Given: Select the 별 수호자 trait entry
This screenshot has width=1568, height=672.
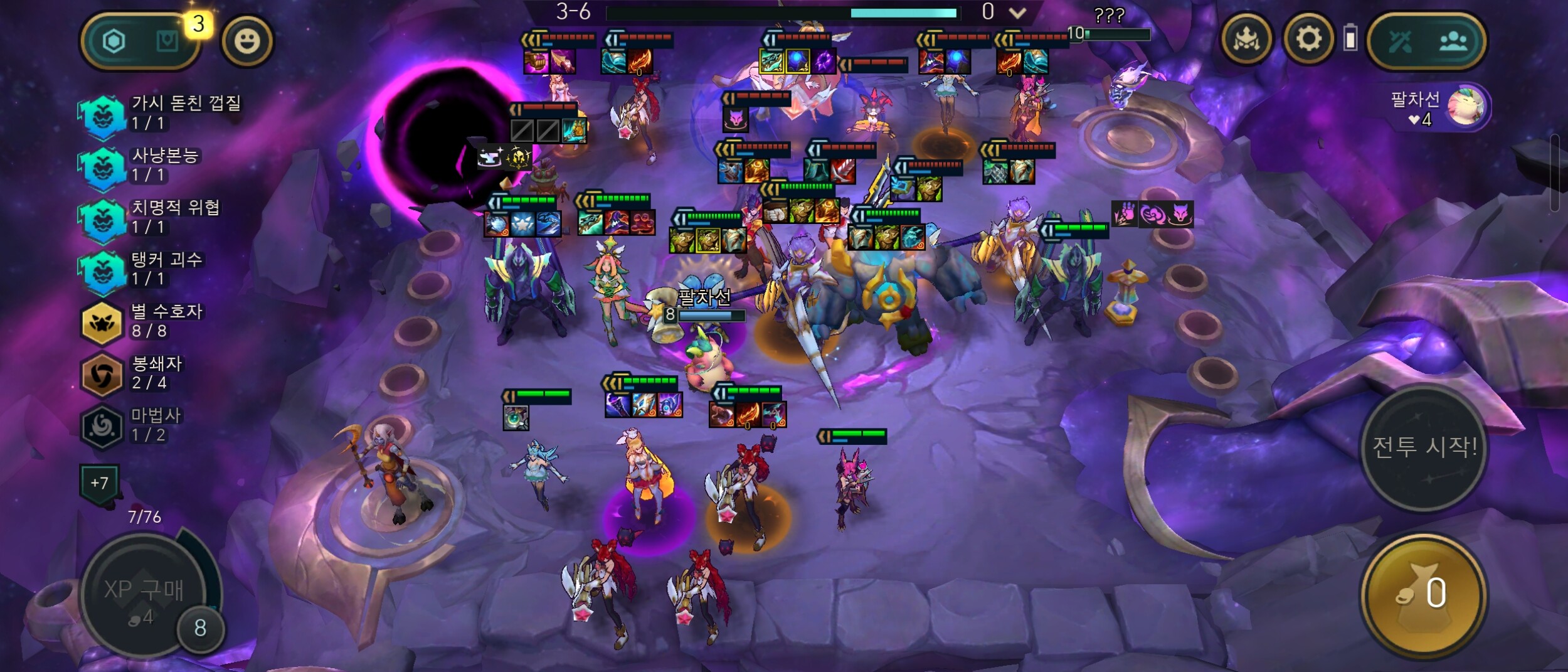Looking at the screenshot, I should pos(144,321).
